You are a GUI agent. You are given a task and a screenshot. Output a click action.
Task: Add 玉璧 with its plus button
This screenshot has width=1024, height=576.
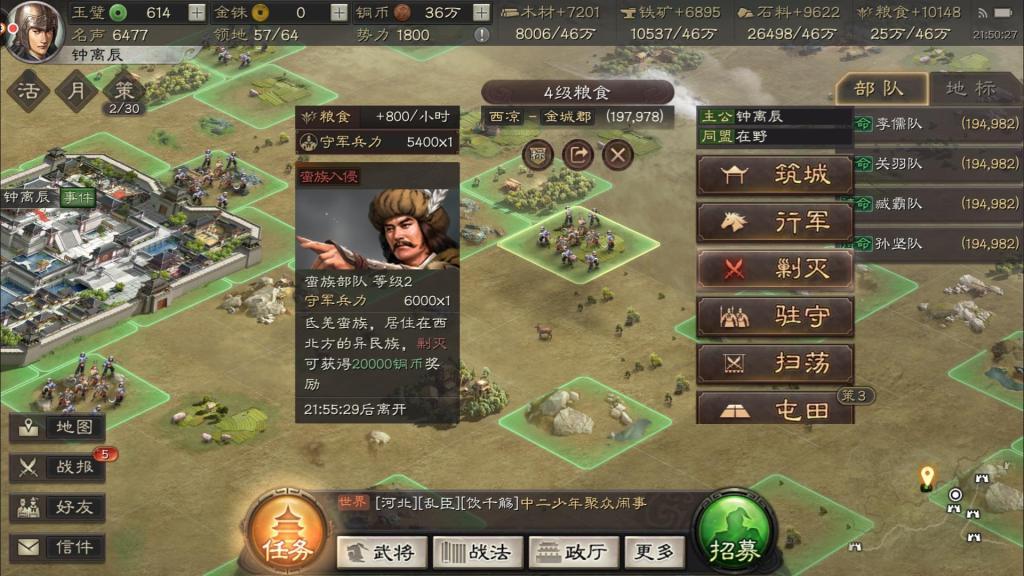197,13
